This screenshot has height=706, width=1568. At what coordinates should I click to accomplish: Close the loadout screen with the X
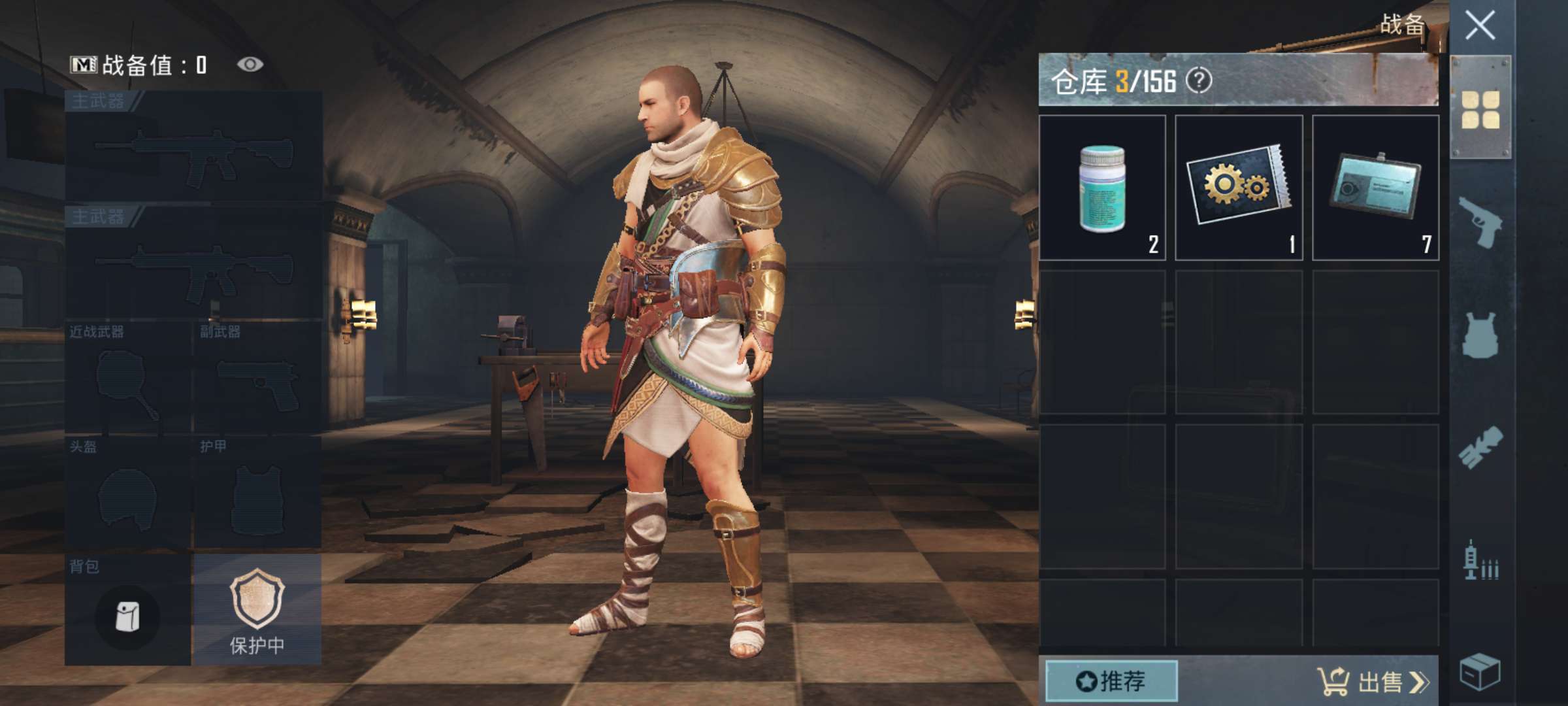1480,26
